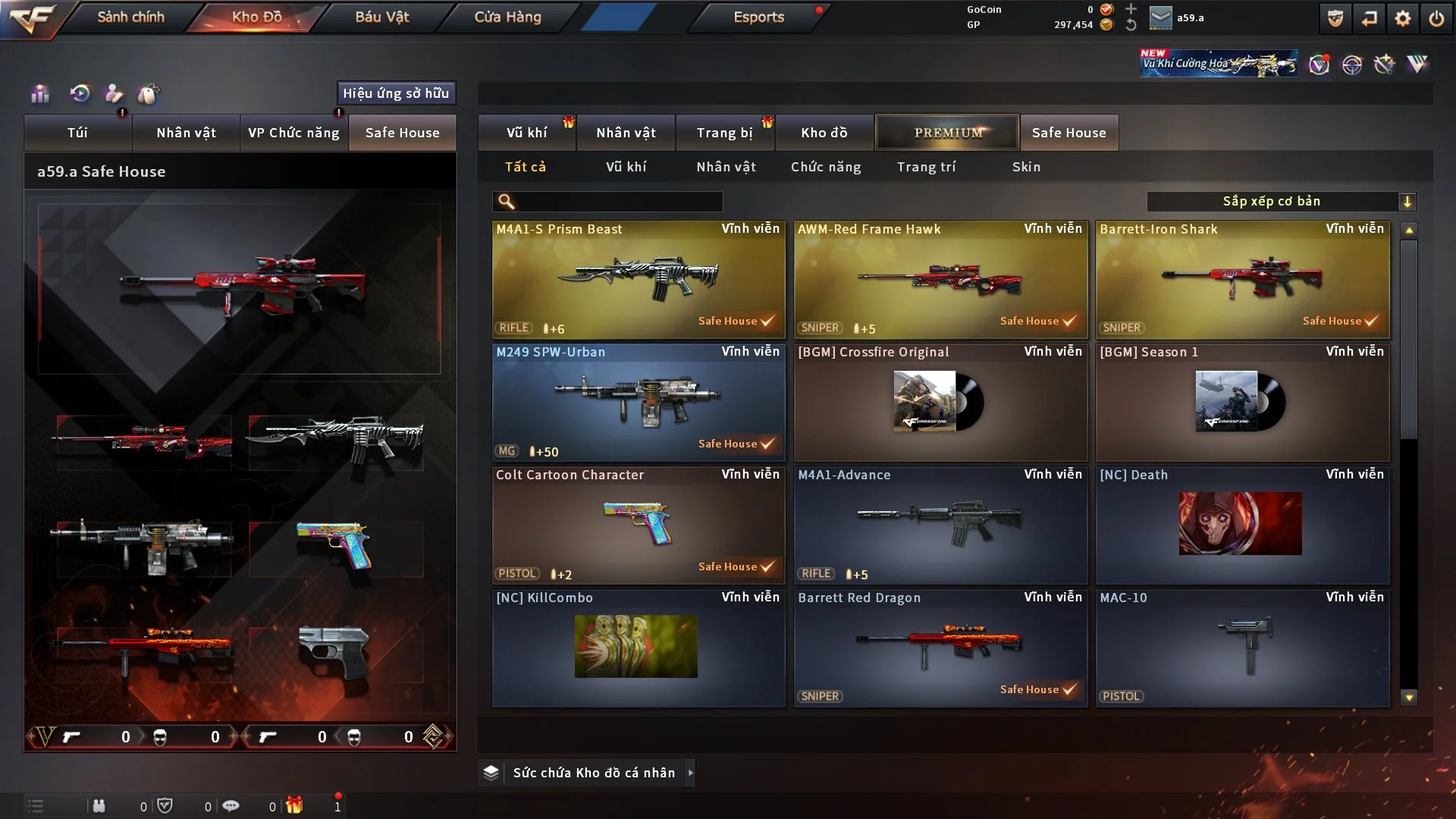Open the Báu Vật menu
This screenshot has height=819, width=1456.
381,17
